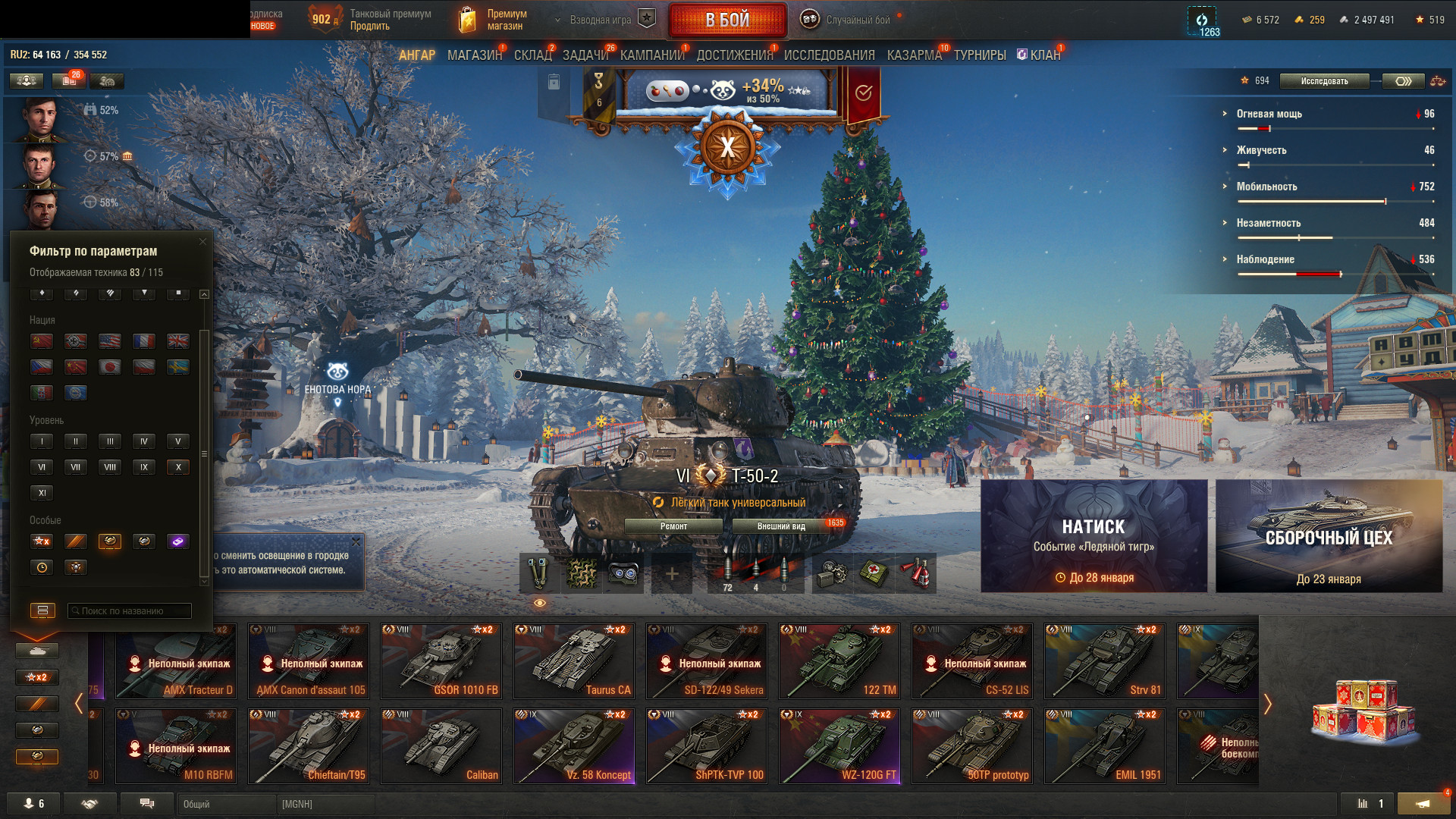Open the КАЗАРМА tab

pos(914,55)
